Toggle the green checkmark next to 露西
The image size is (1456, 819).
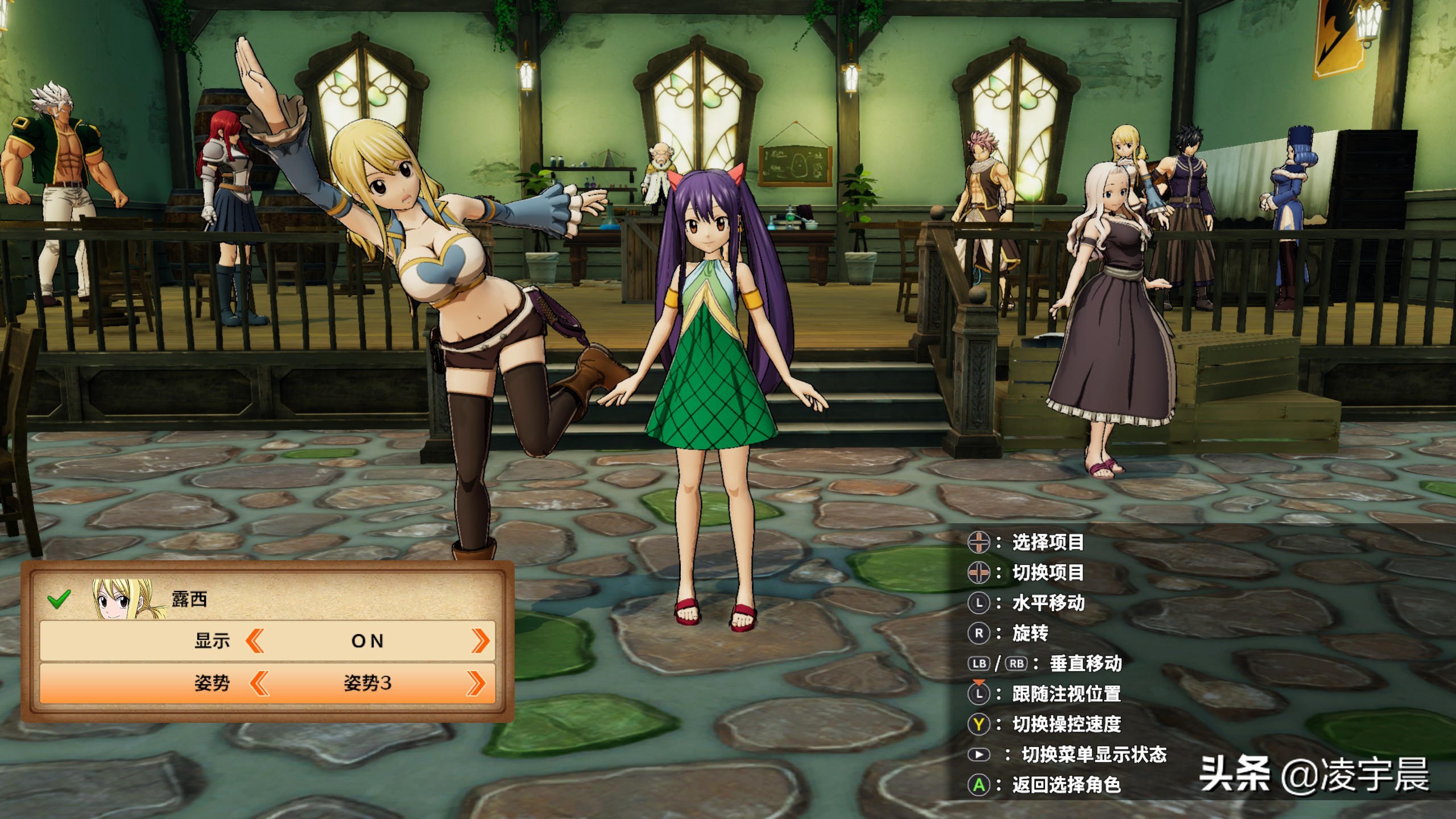click(x=59, y=598)
